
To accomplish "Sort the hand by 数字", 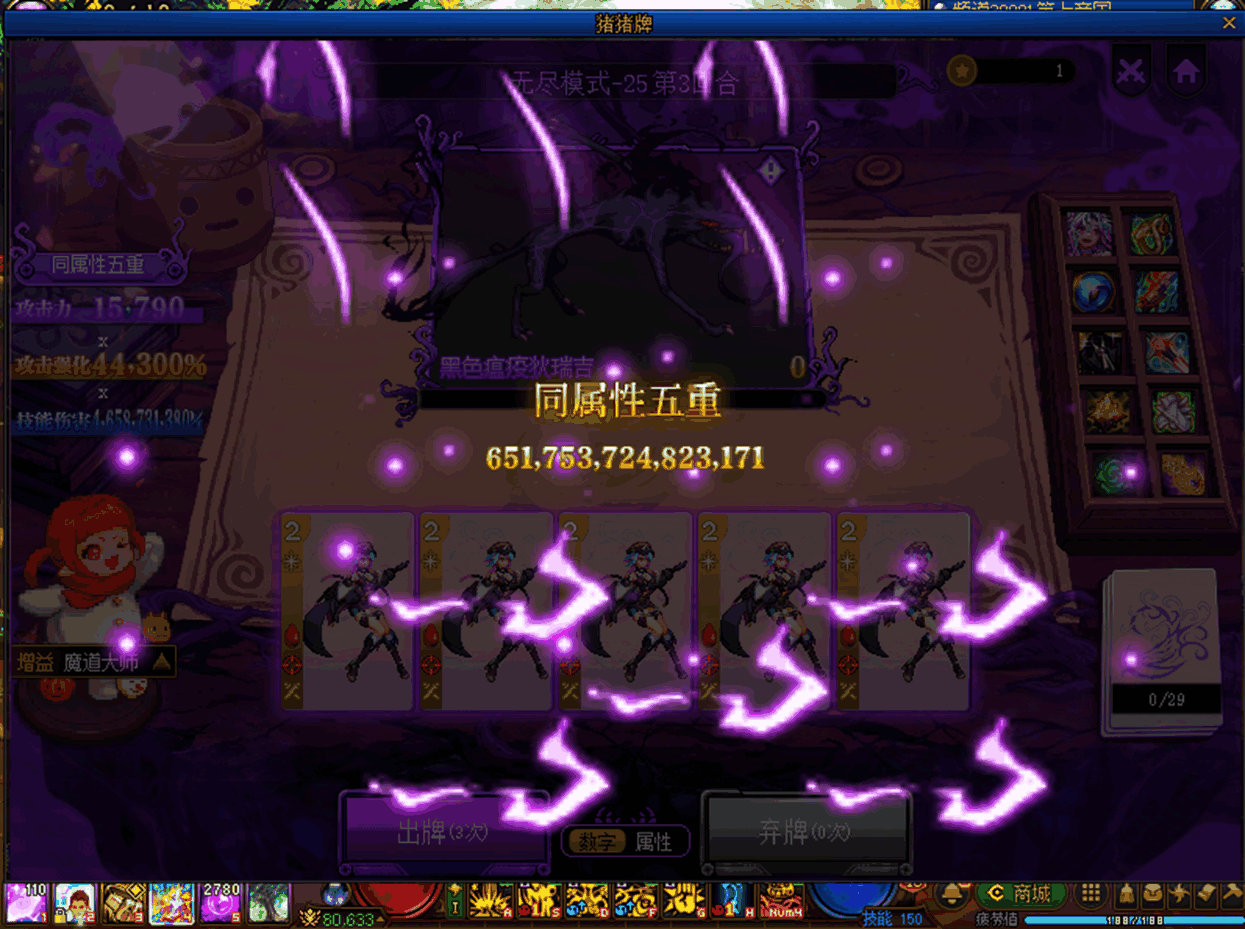I will [x=597, y=842].
